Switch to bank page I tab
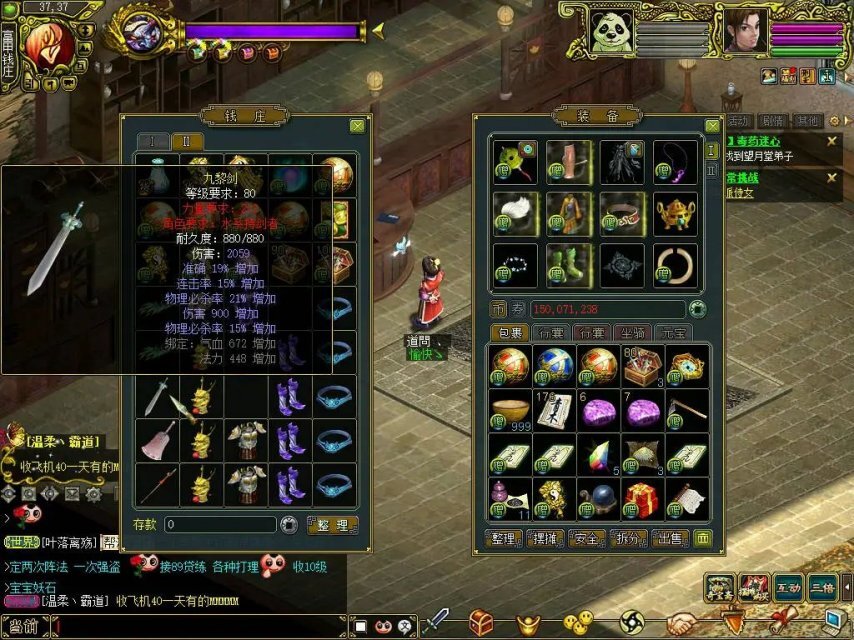854x640 pixels. tap(153, 141)
